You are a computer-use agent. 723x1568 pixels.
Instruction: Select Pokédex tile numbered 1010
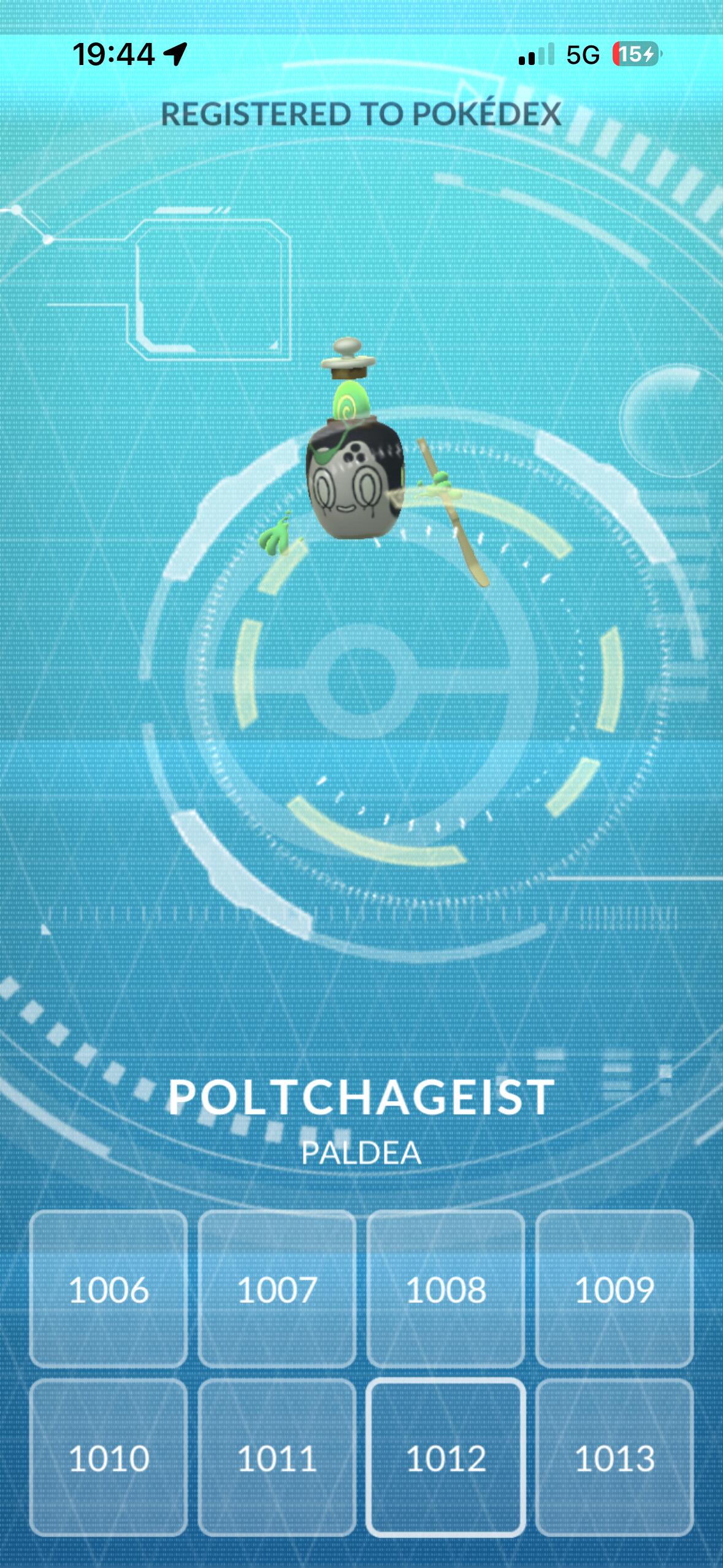point(109,1458)
